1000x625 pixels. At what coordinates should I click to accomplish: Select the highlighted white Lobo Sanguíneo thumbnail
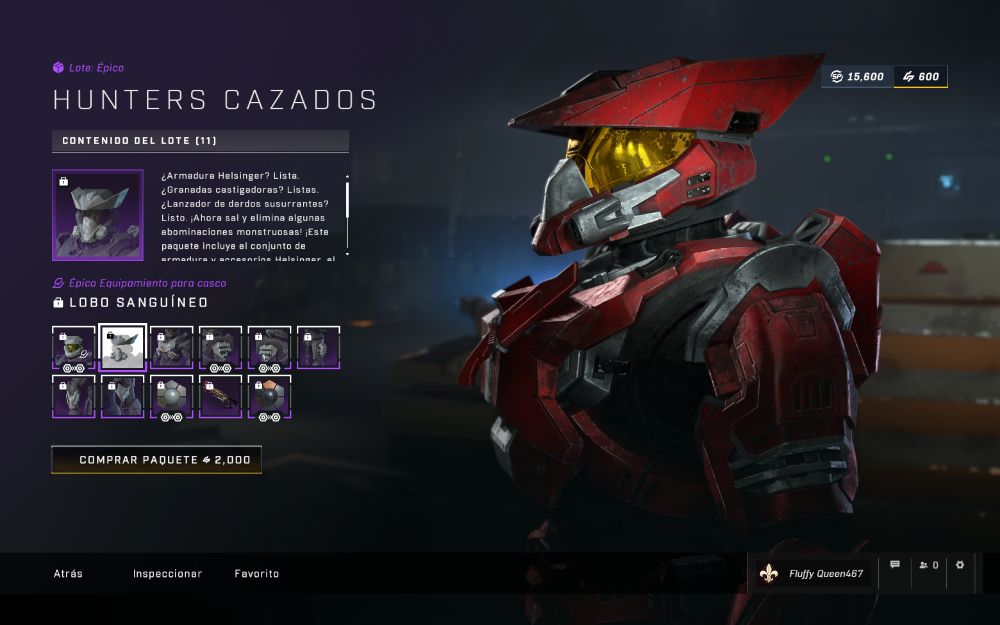[x=123, y=348]
